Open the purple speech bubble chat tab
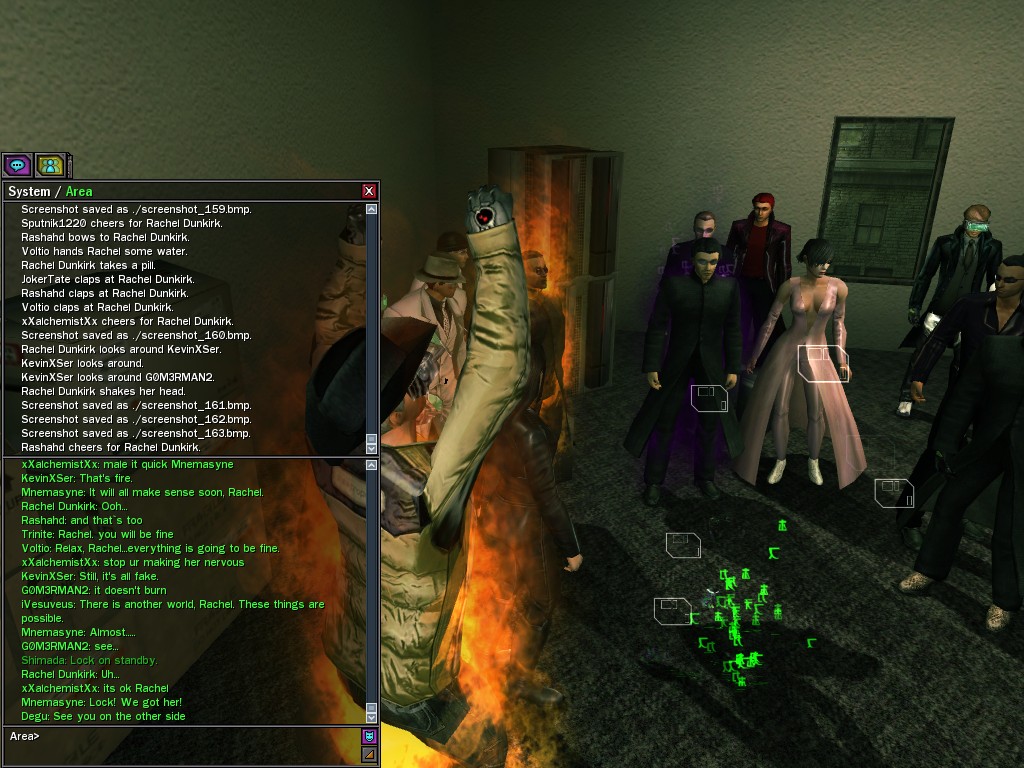 [x=17, y=165]
